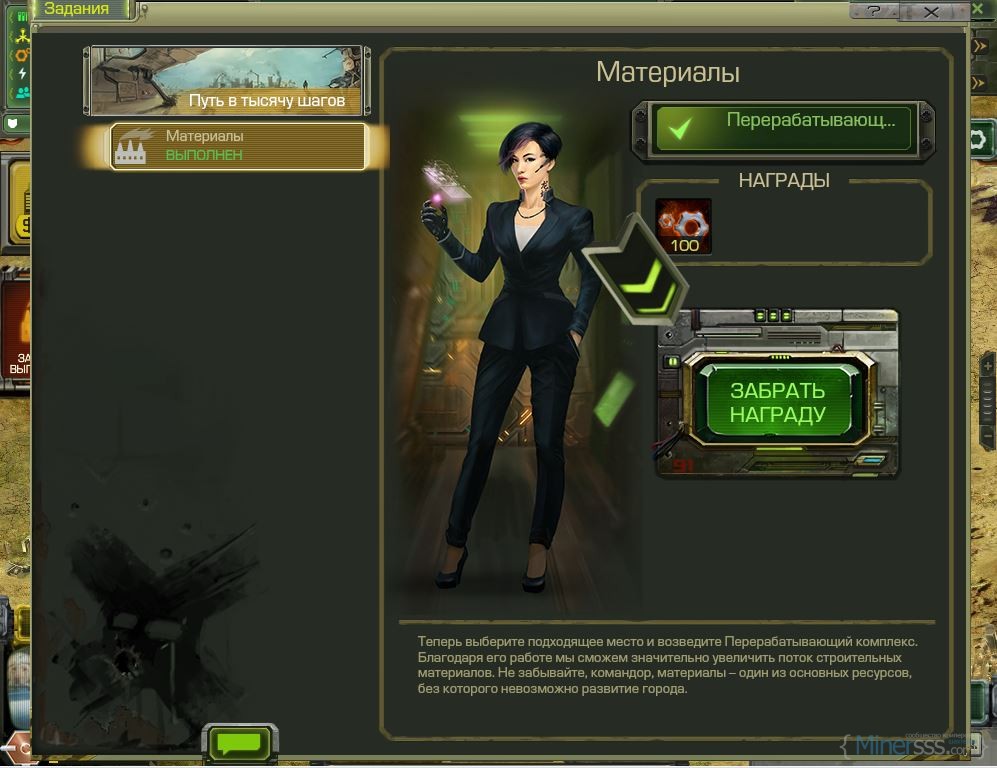997x768 pixels.
Task: Inspect the 100 materials reward icon
Action: [684, 226]
